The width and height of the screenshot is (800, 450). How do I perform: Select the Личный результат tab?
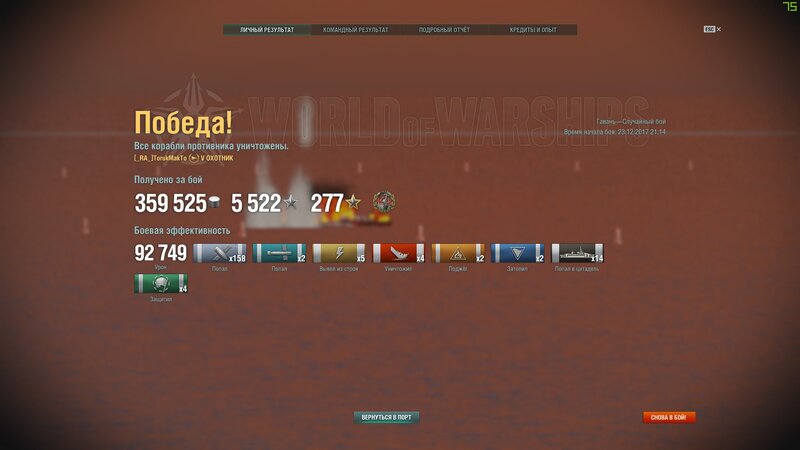pos(267,30)
